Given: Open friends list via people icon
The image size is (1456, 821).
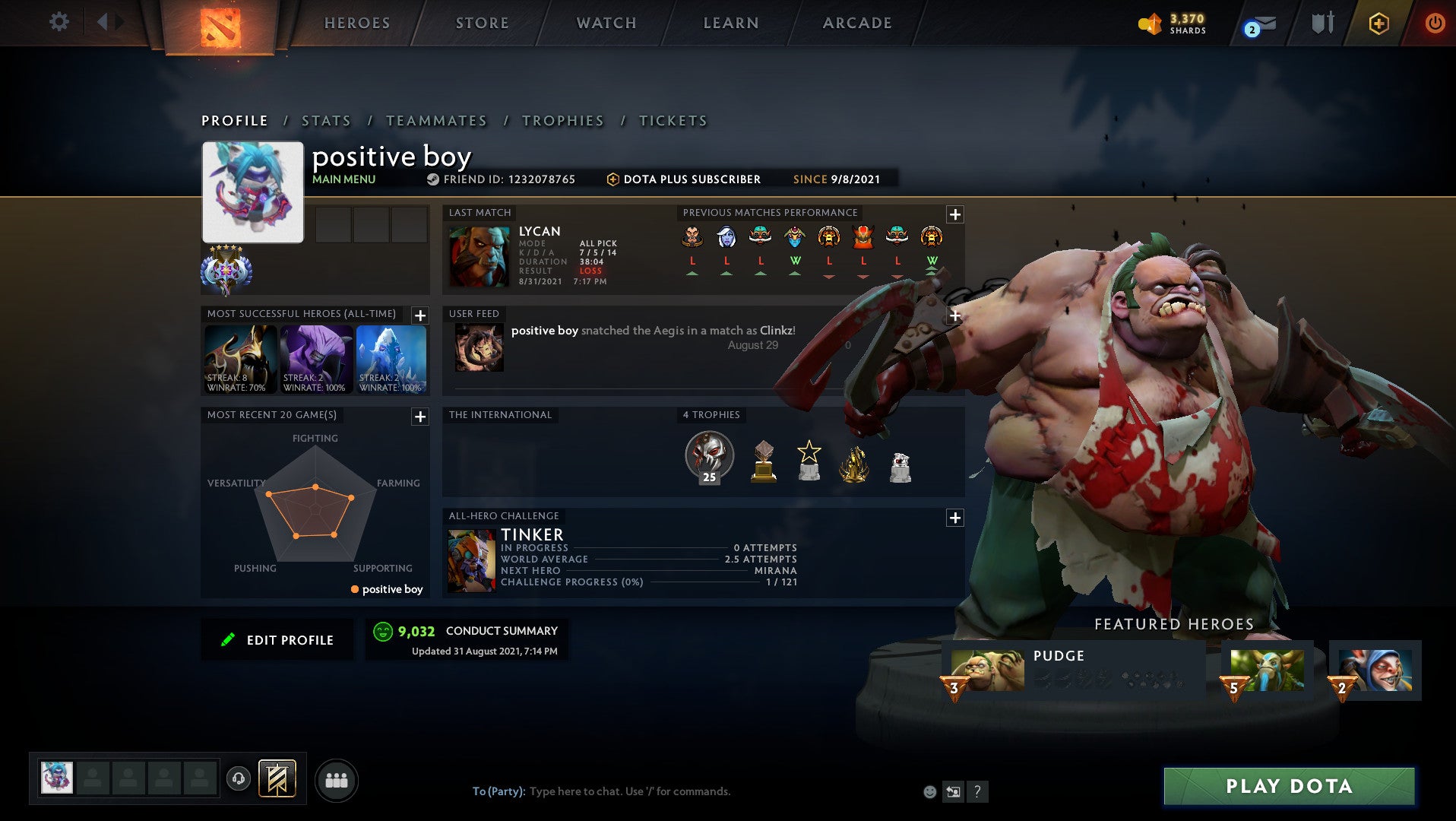Looking at the screenshot, I should coord(337,781).
